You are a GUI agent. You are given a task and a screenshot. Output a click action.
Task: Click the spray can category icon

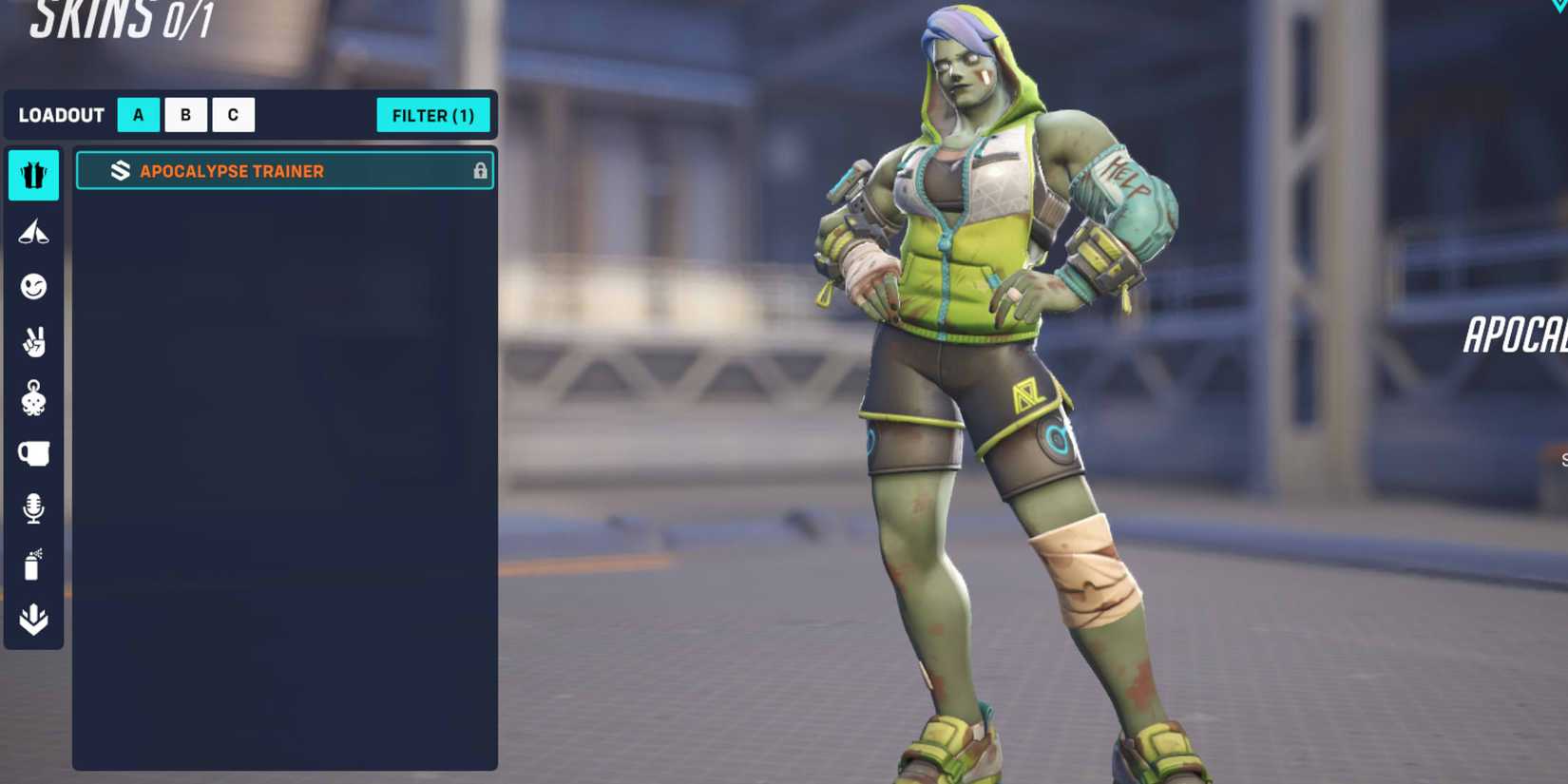pyautogui.click(x=34, y=564)
